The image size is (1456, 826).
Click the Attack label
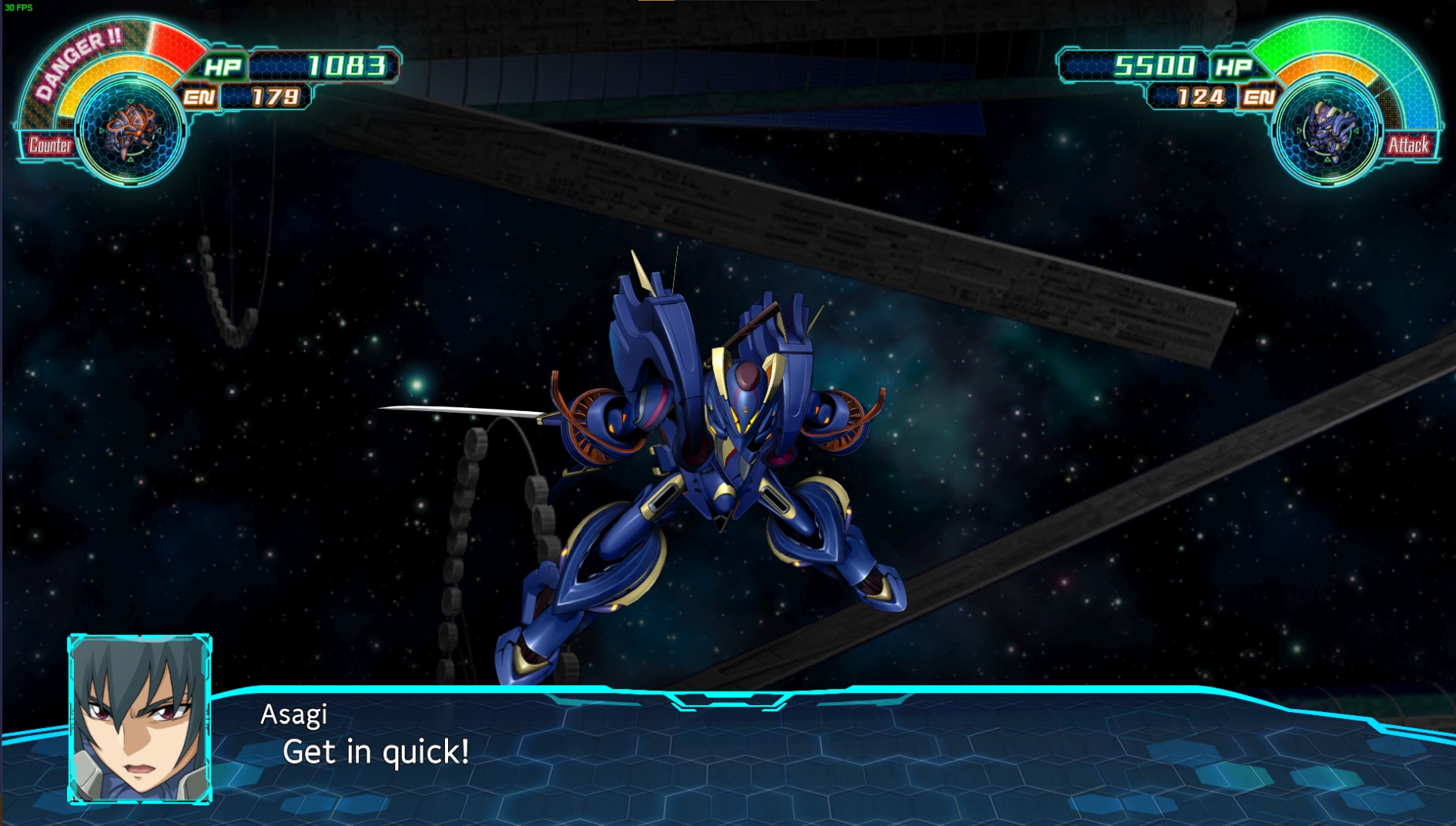1408,145
